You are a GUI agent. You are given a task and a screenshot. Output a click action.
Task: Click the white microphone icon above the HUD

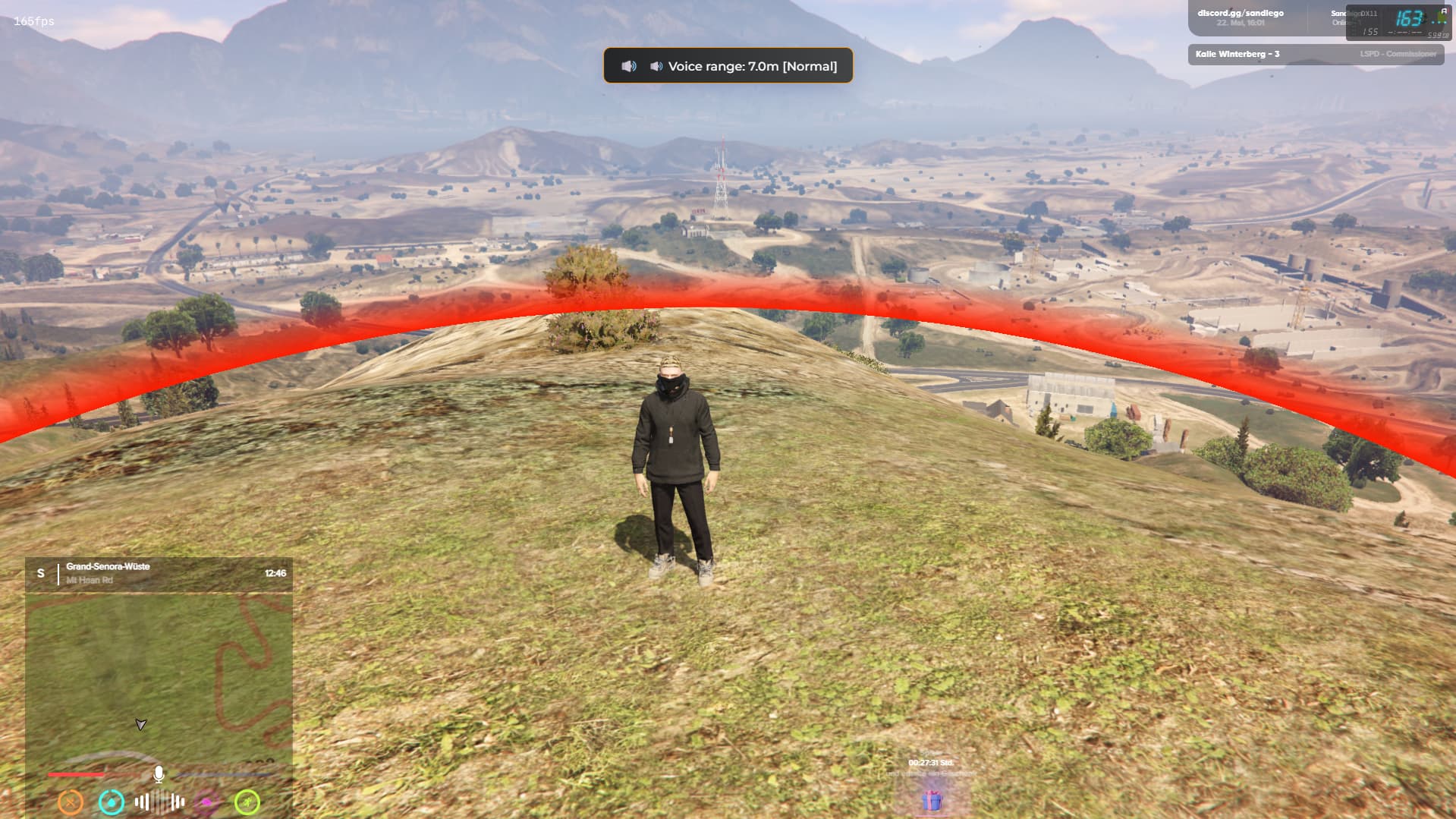(158, 775)
